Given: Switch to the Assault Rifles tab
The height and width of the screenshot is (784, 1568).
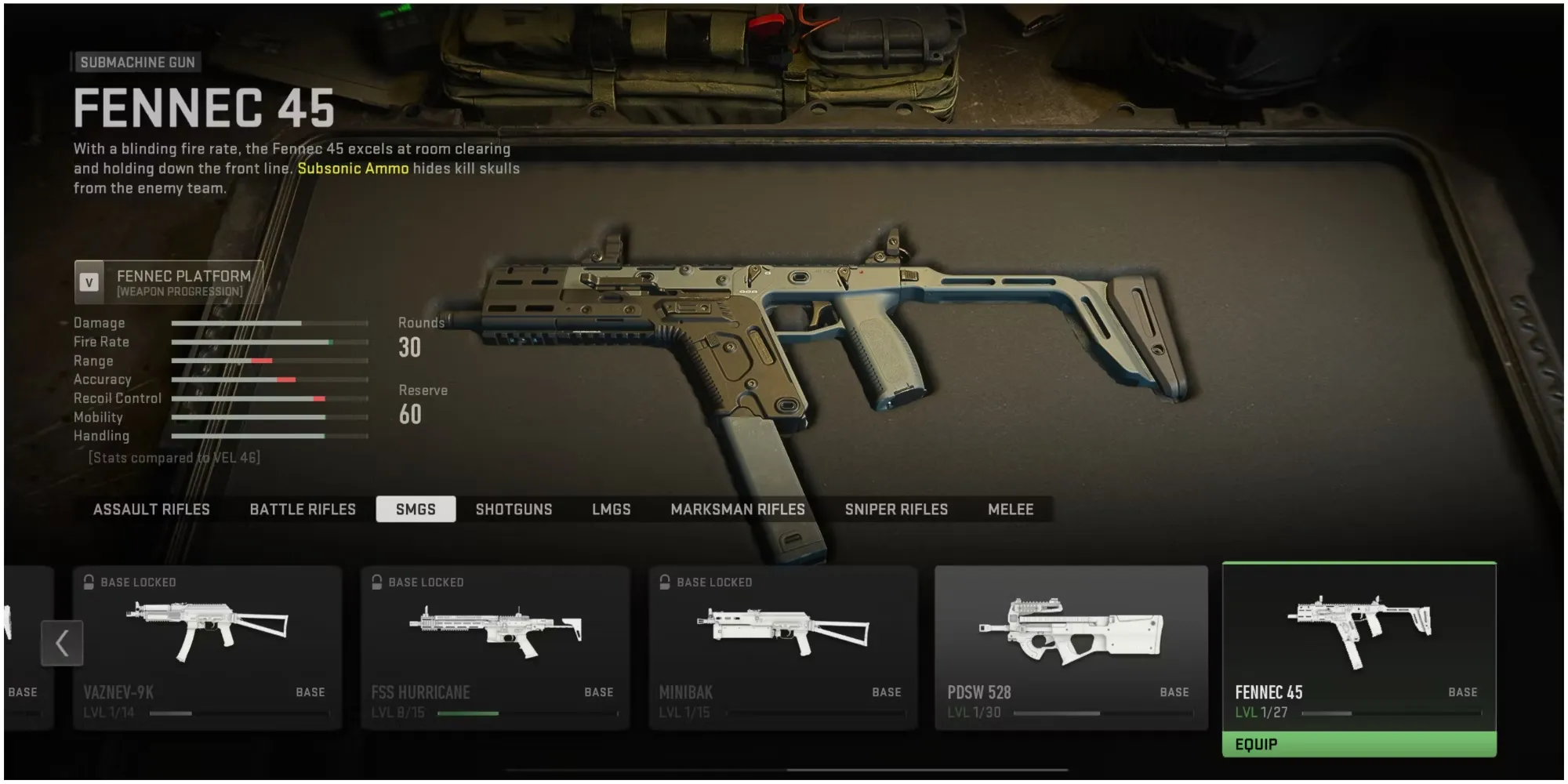Looking at the screenshot, I should [151, 510].
